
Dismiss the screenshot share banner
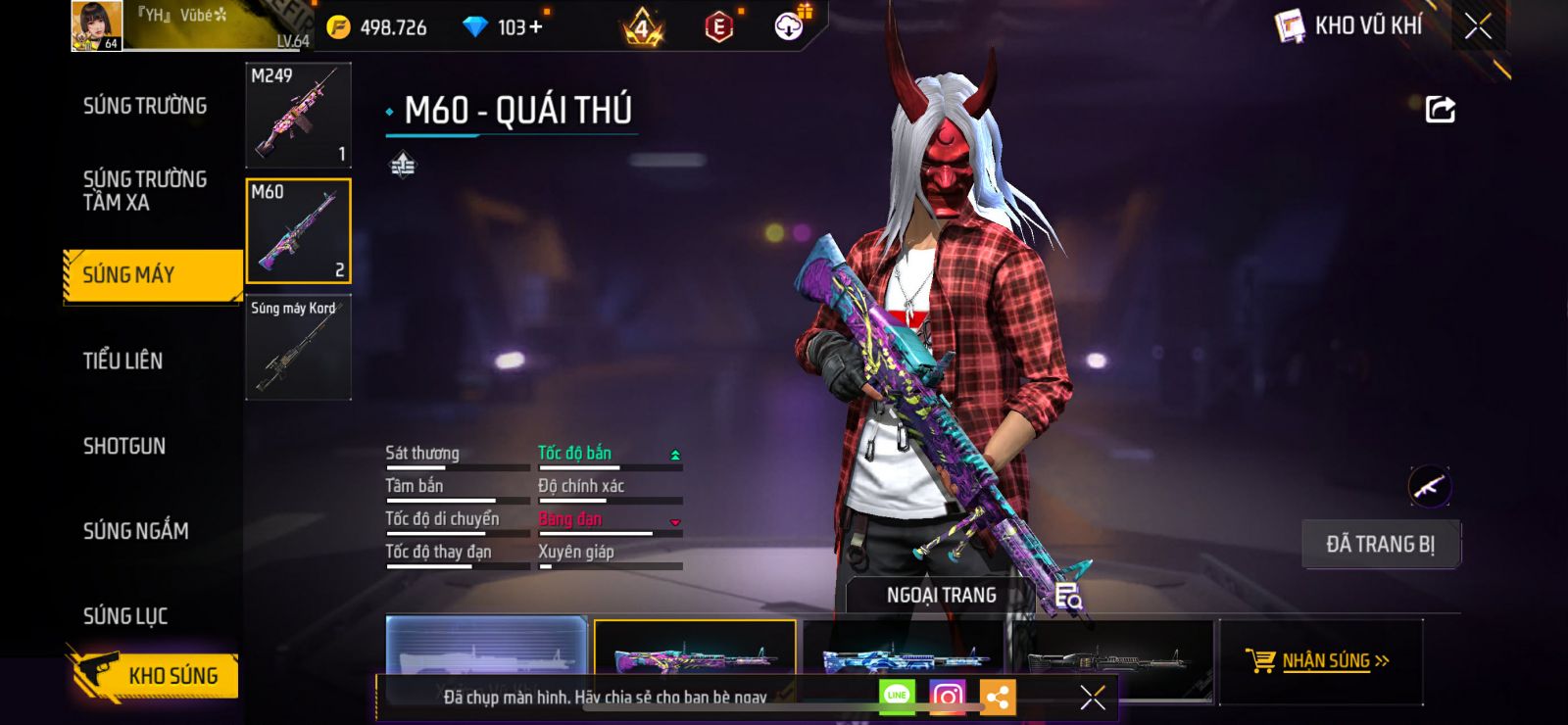[x=1092, y=697]
